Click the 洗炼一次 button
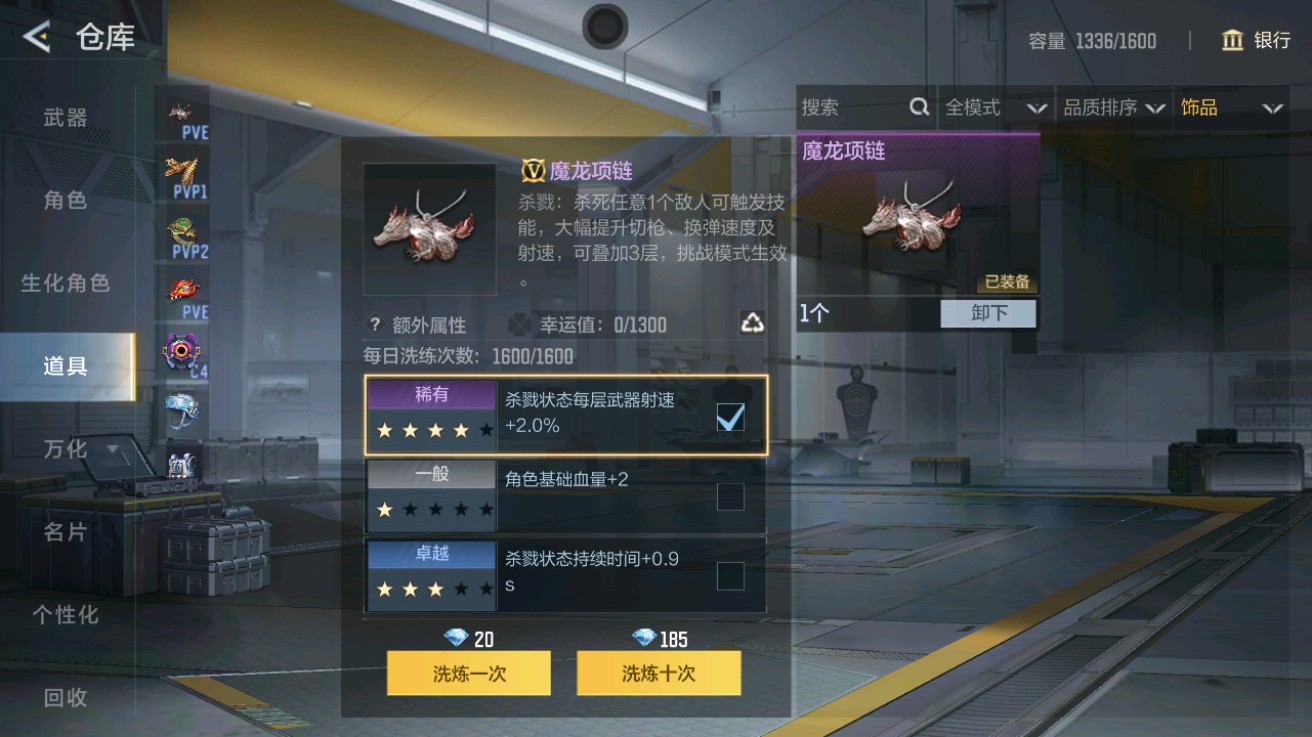Viewport: 1312px width, 737px height. coord(468,673)
